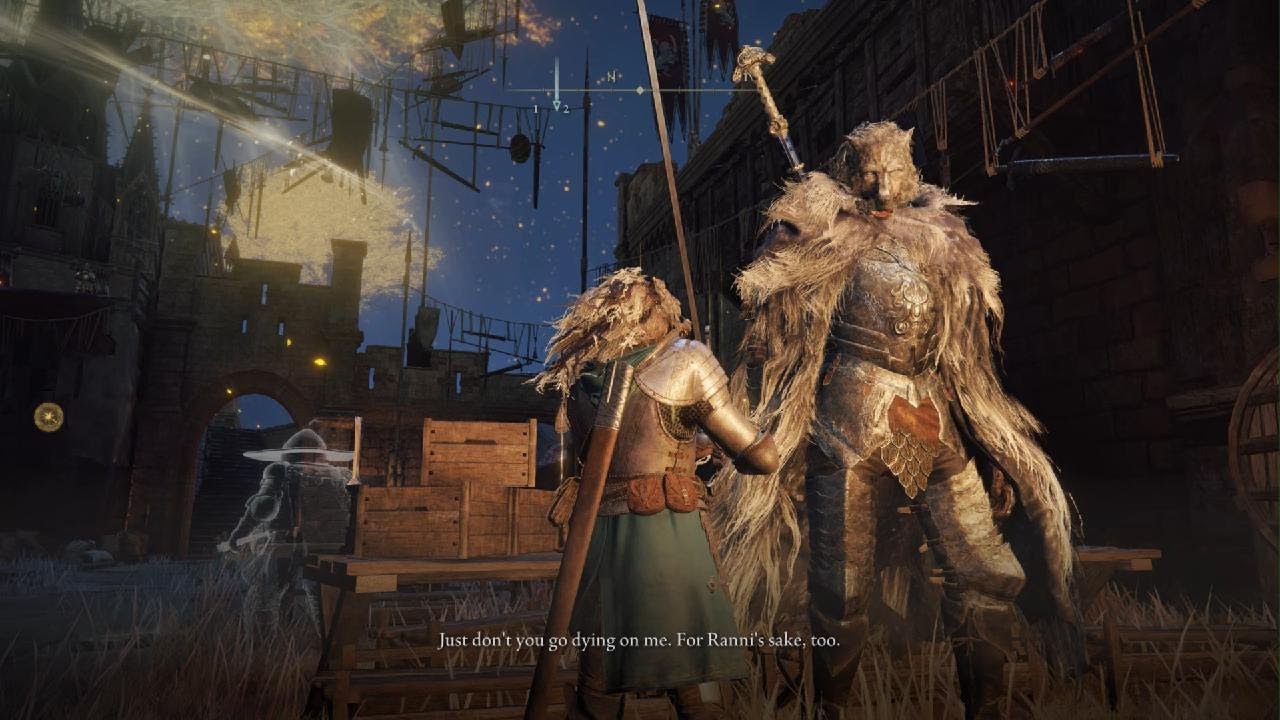The width and height of the screenshot is (1280, 720).
Task: Select the blue beacon marker on the compass
Action: click(x=557, y=84)
